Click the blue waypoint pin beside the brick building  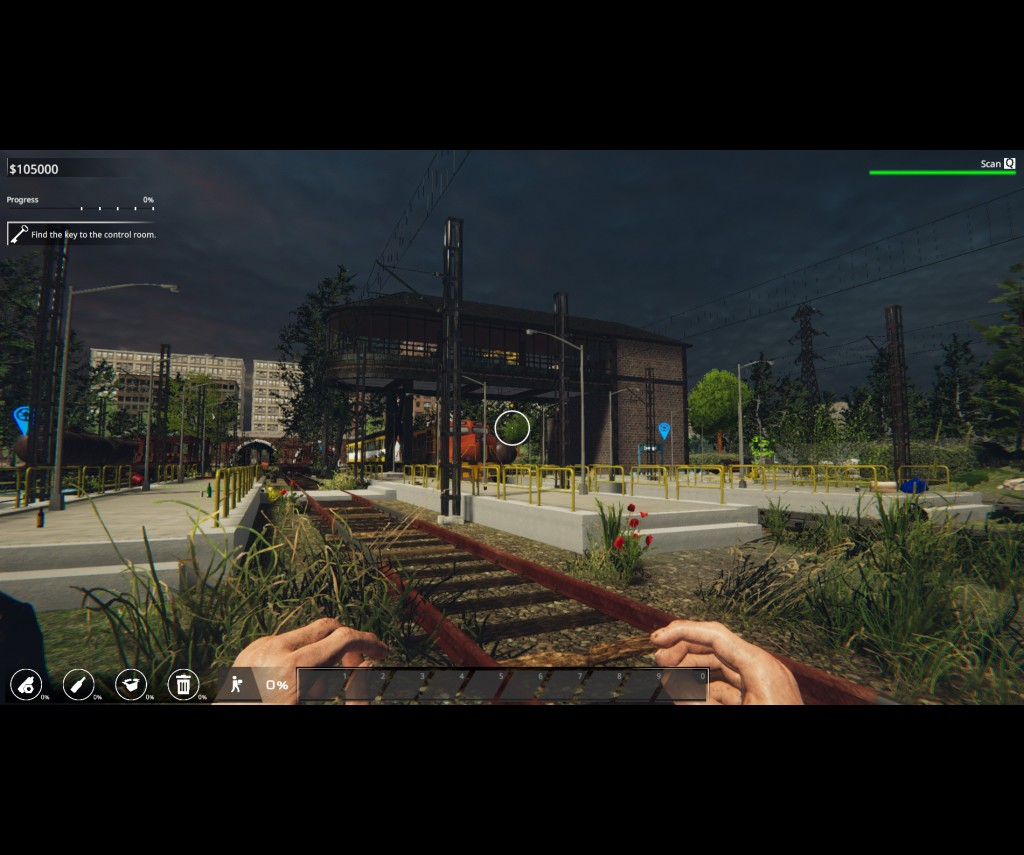coord(664,431)
